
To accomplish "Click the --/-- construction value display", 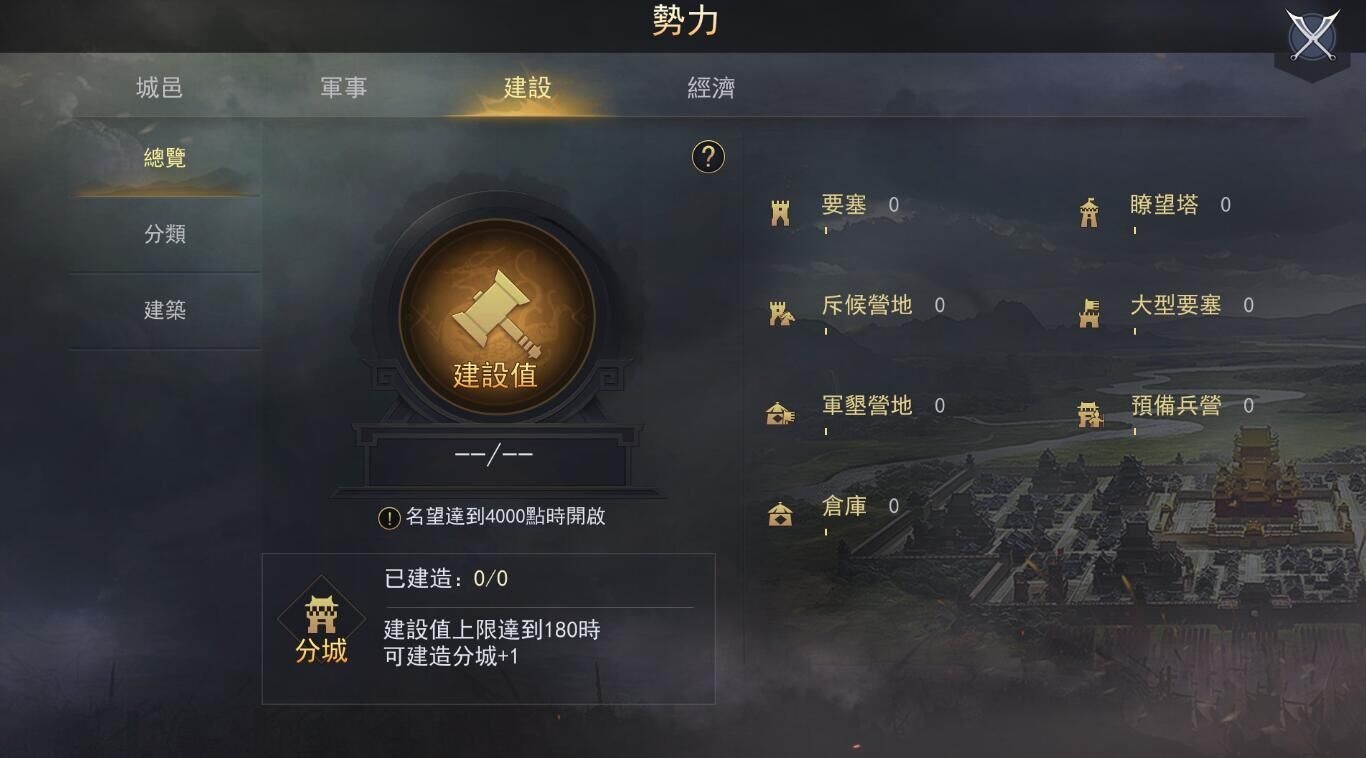I will (489, 453).
